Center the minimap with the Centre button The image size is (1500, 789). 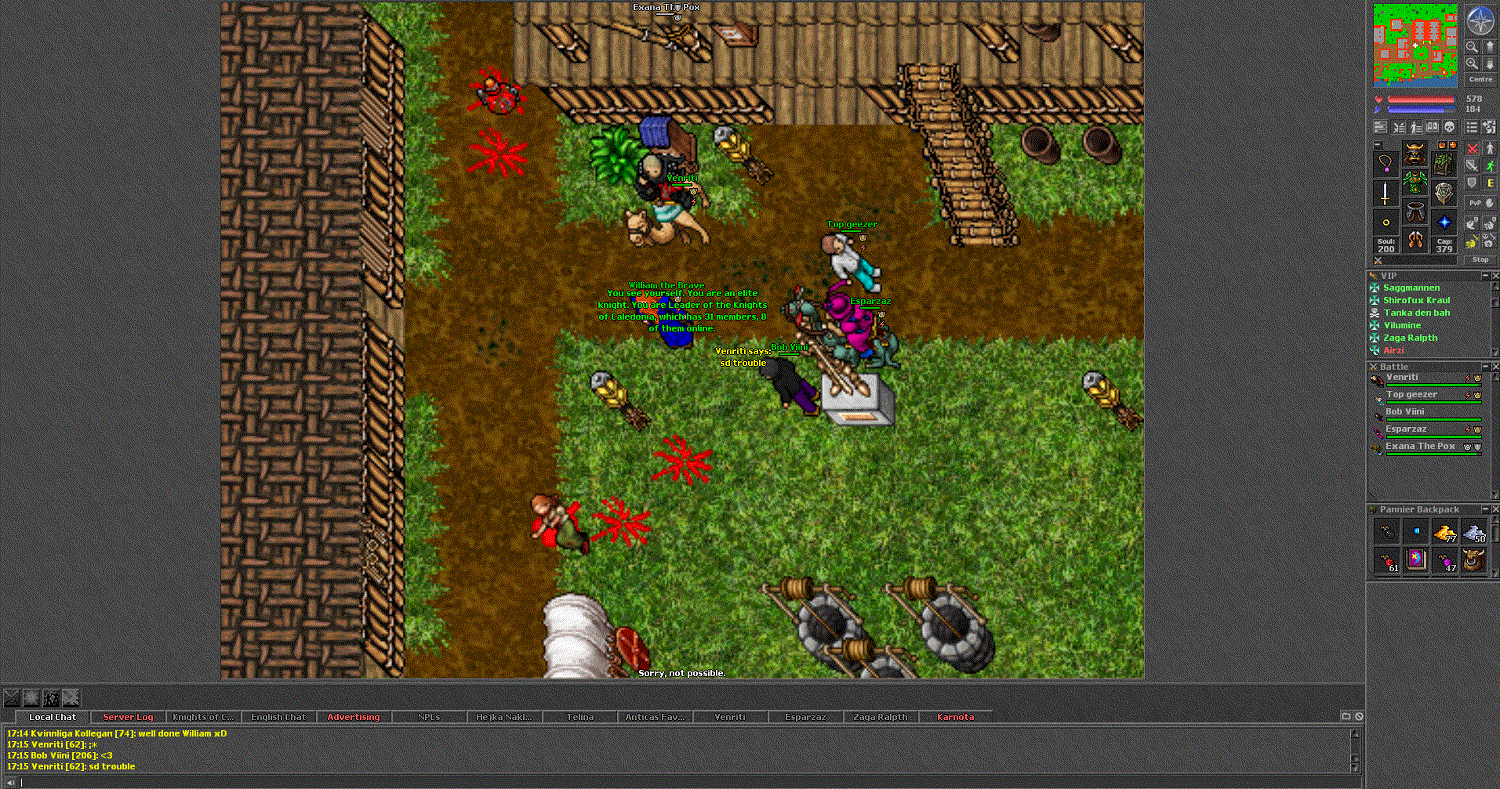(x=1480, y=79)
